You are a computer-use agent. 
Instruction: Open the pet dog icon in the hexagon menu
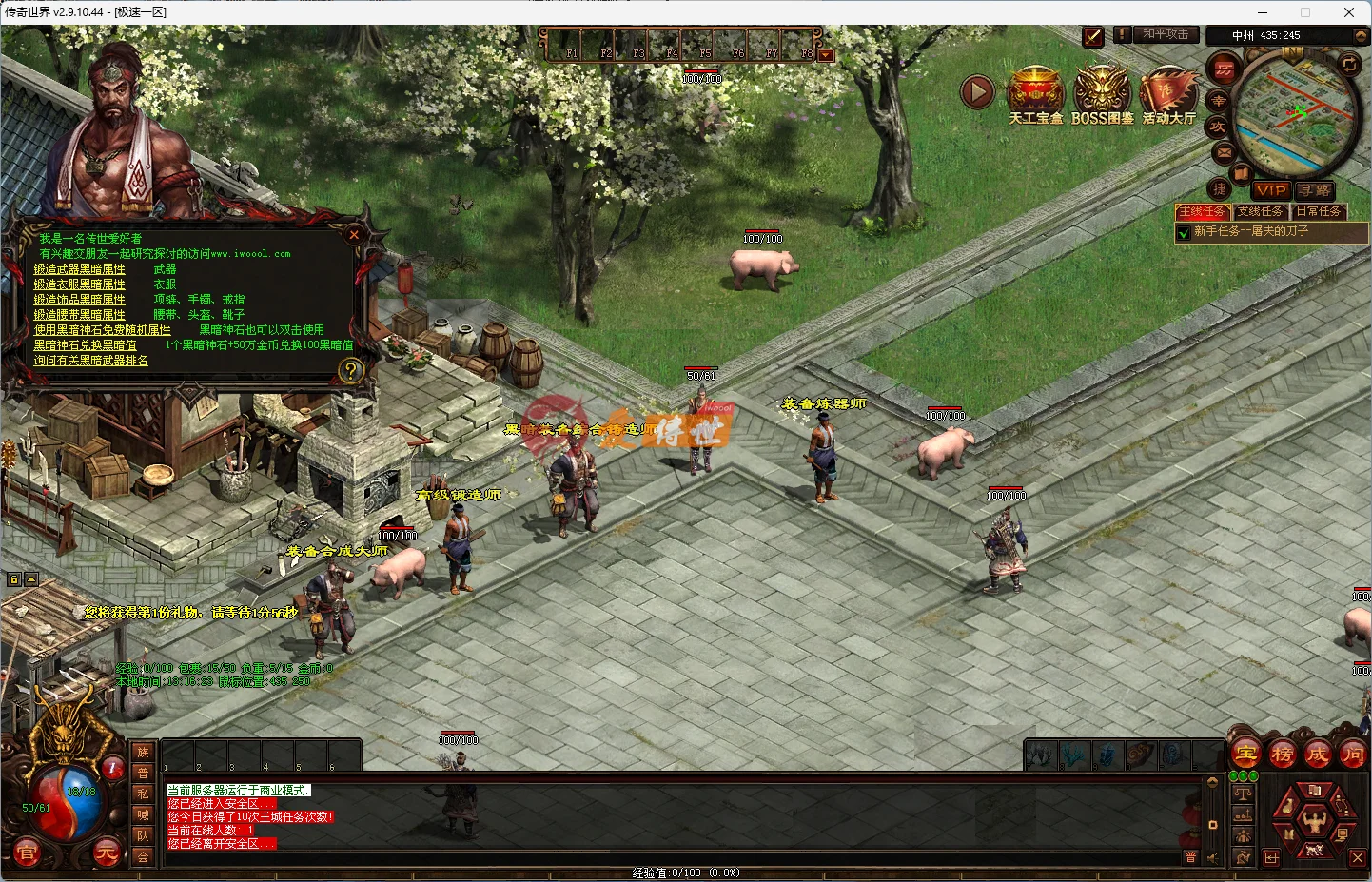tap(1315, 851)
